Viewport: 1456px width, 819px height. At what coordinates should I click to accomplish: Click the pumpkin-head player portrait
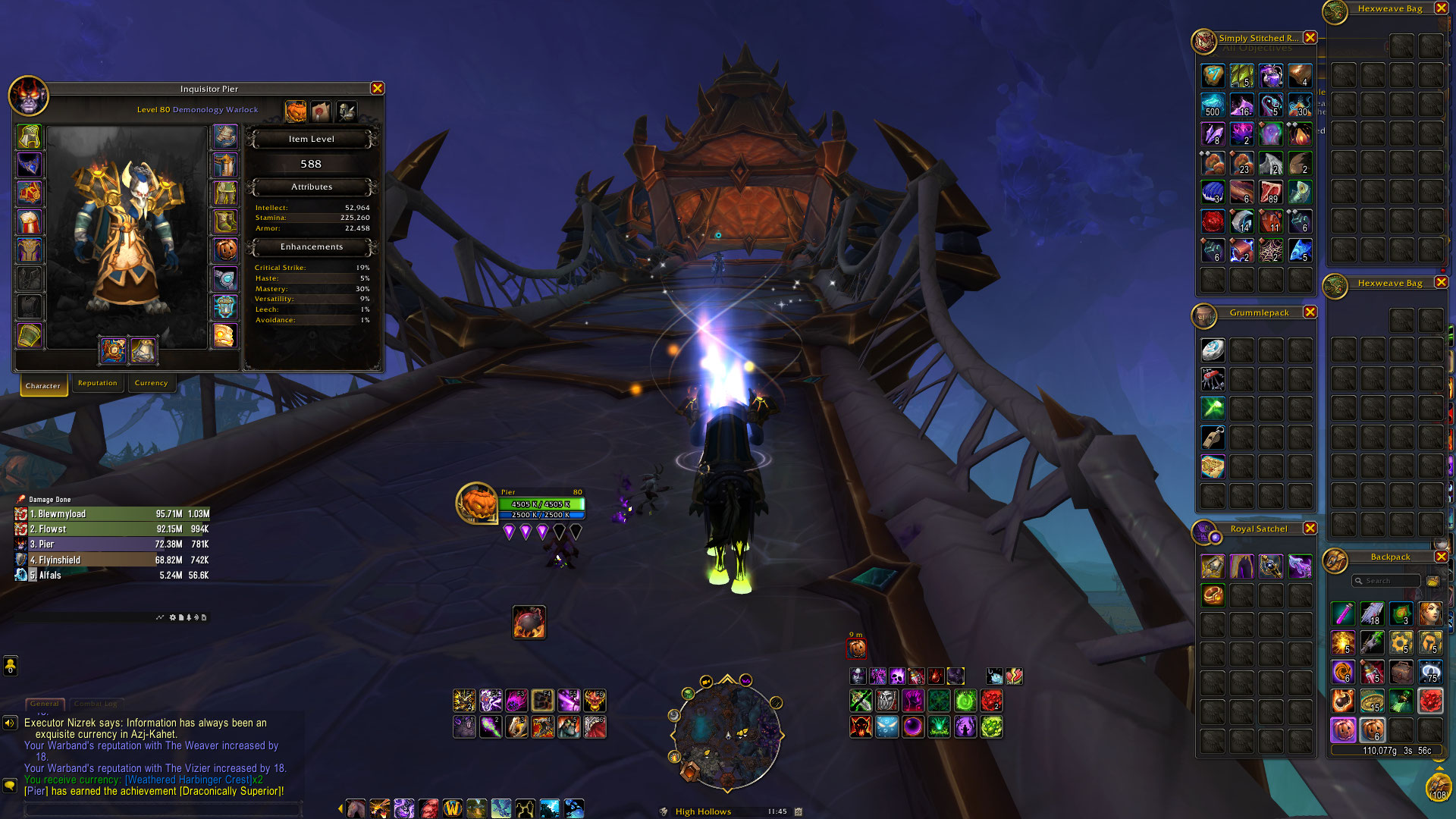tap(477, 504)
